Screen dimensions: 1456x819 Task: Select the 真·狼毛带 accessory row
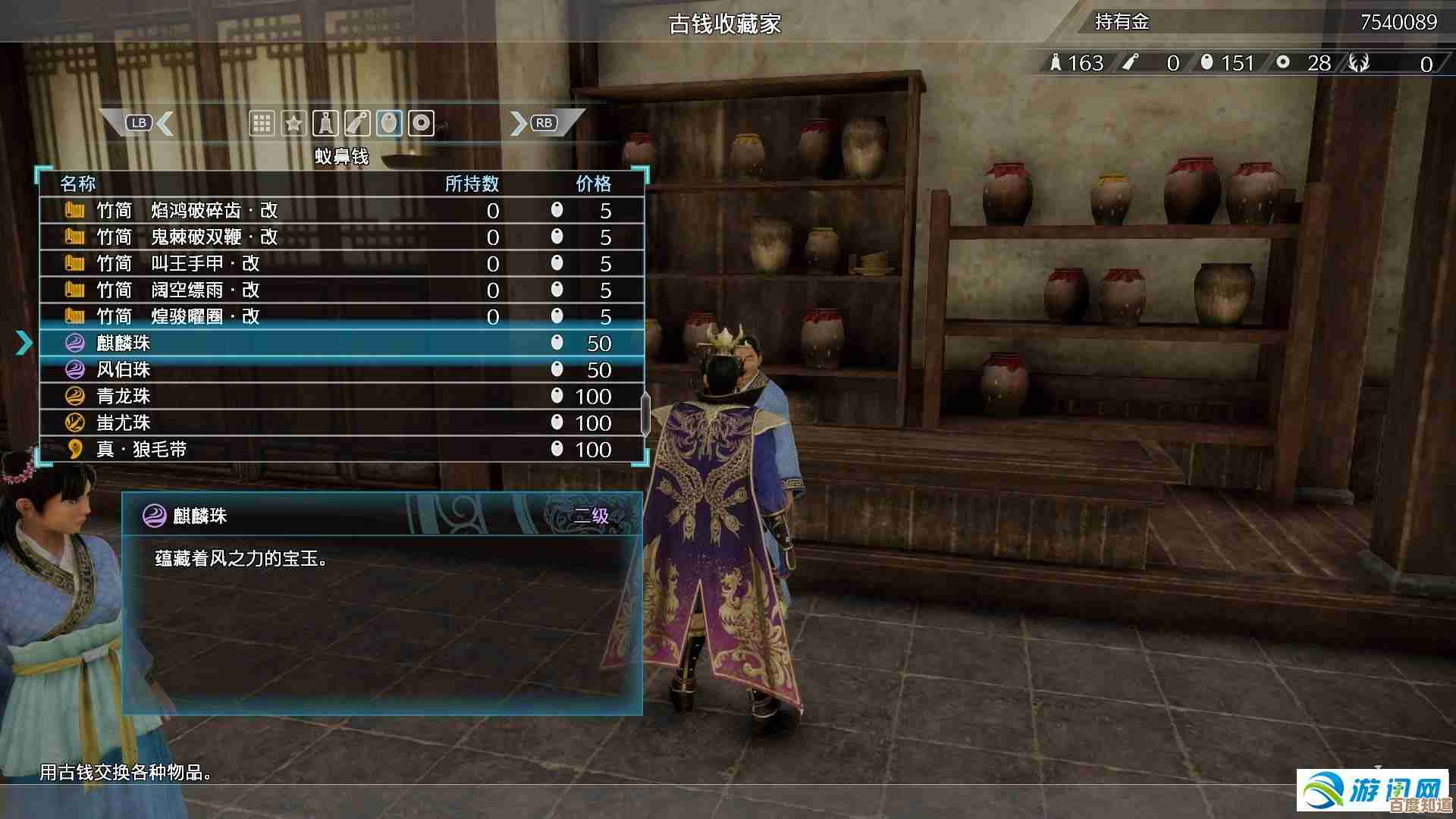coord(341,449)
